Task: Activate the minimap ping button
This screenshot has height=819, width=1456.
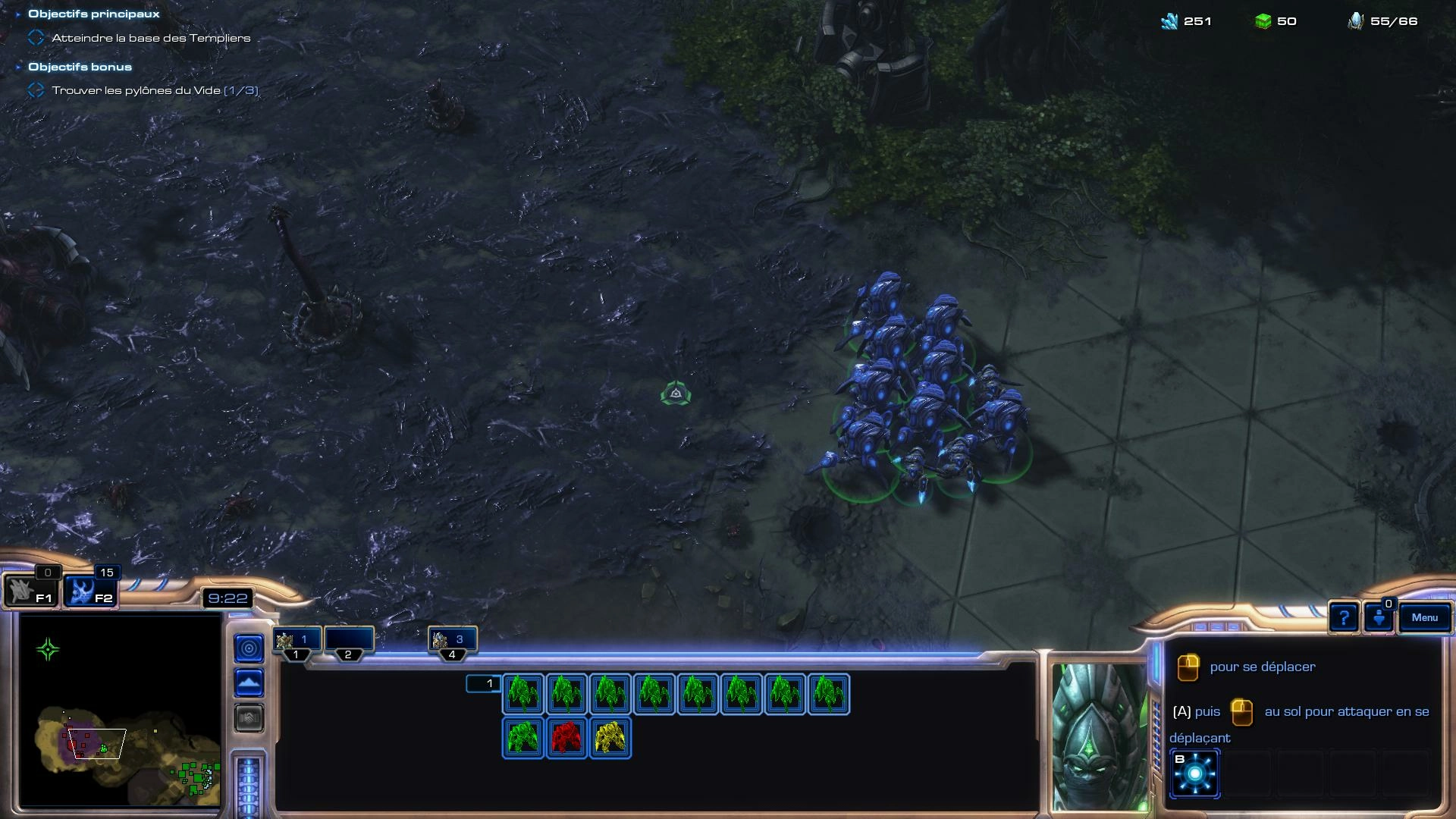Action: coord(249,648)
